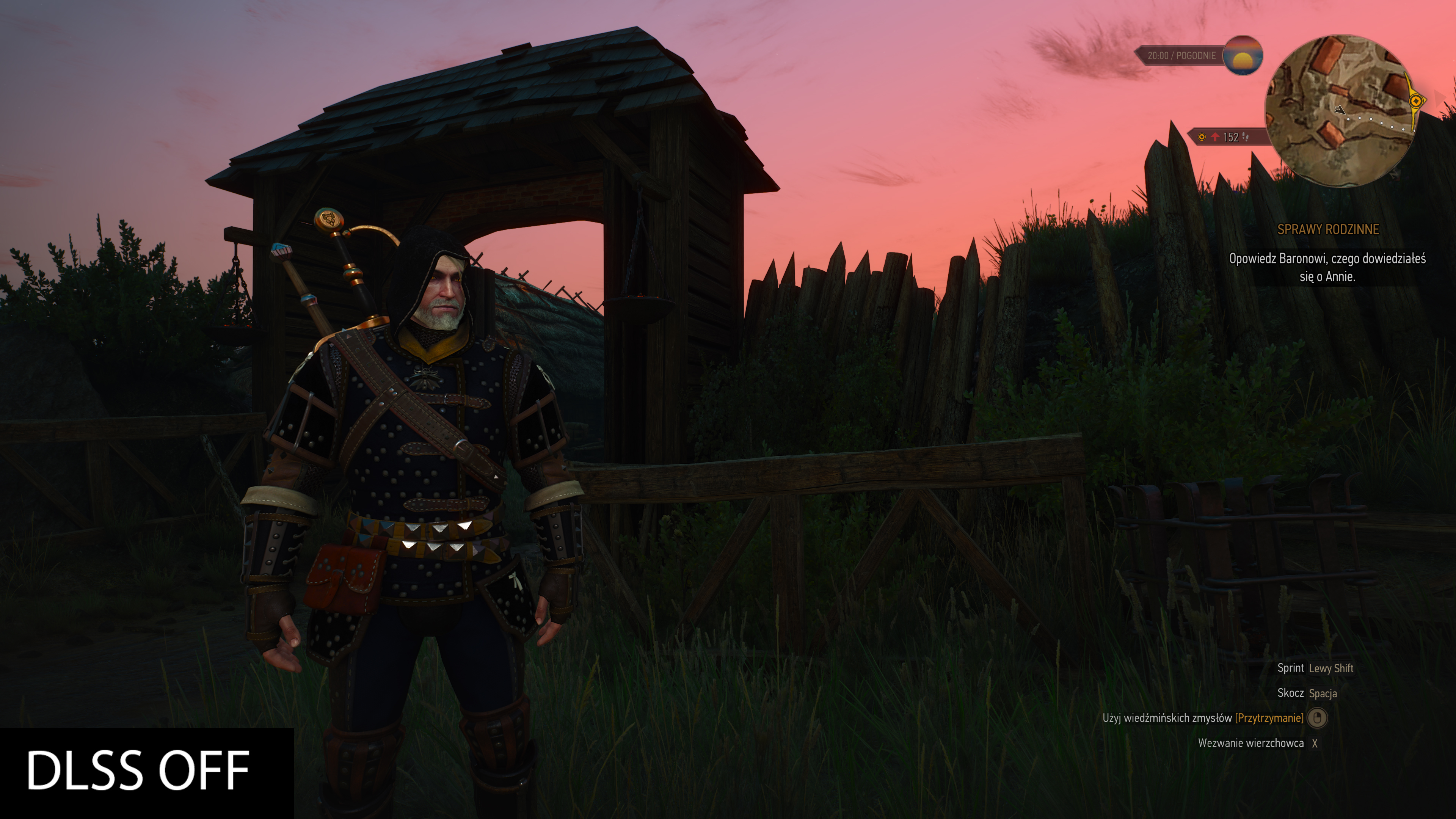Select the sunset weather icon
The width and height of the screenshot is (1456, 819).
[x=1243, y=55]
